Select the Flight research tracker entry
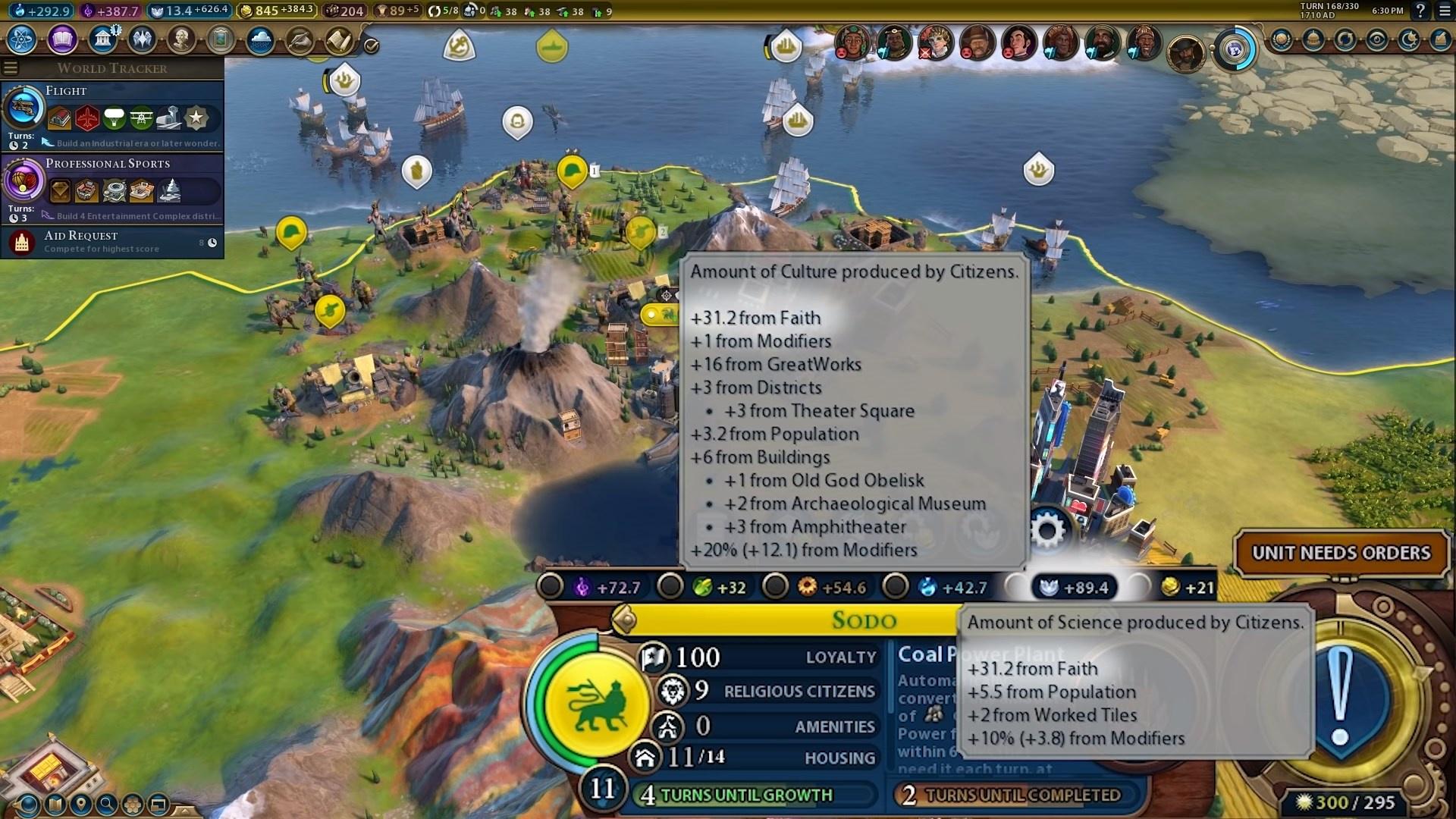This screenshot has height=819, width=1456. coord(112,115)
